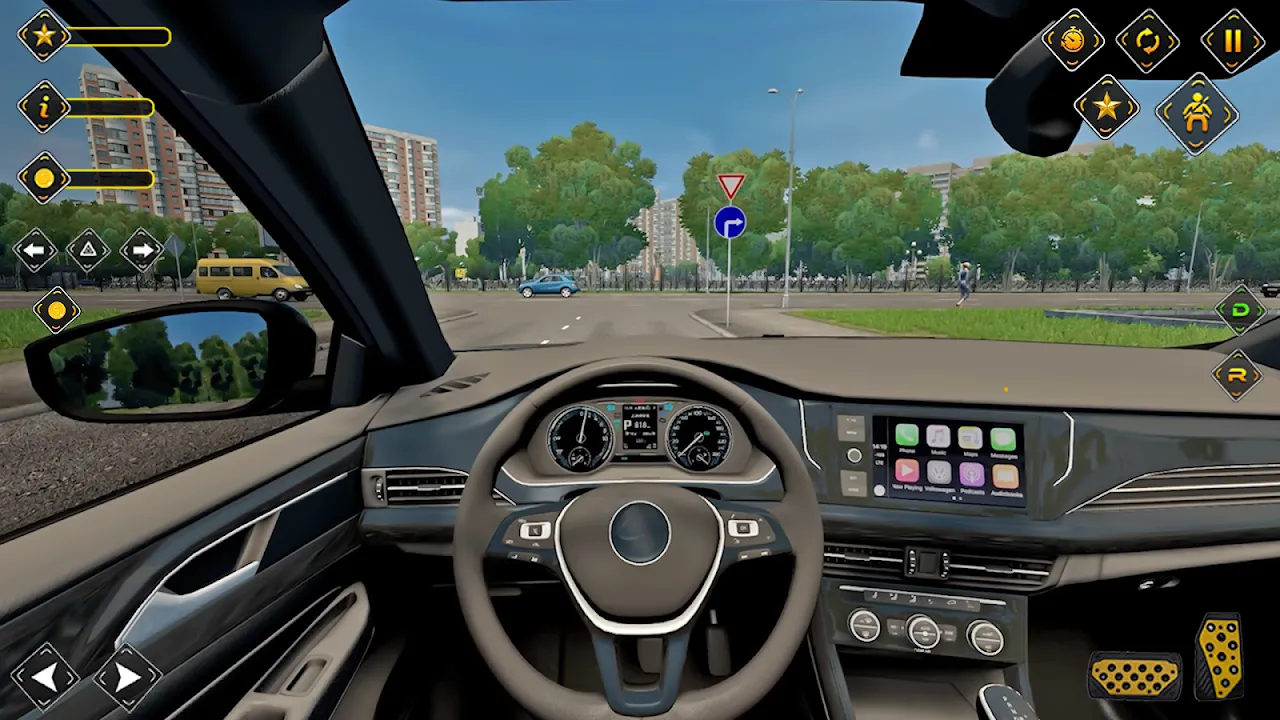Shift into Drive with the D button
Image resolution: width=1280 pixels, height=720 pixels.
coord(1240,310)
